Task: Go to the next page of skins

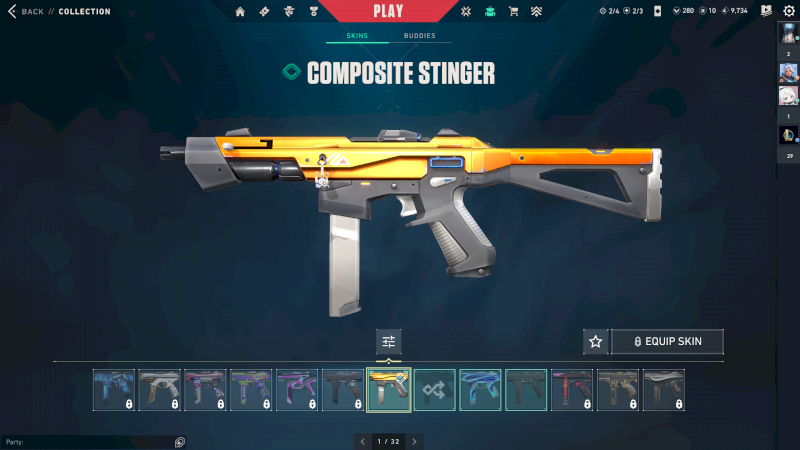Action: (x=415, y=441)
